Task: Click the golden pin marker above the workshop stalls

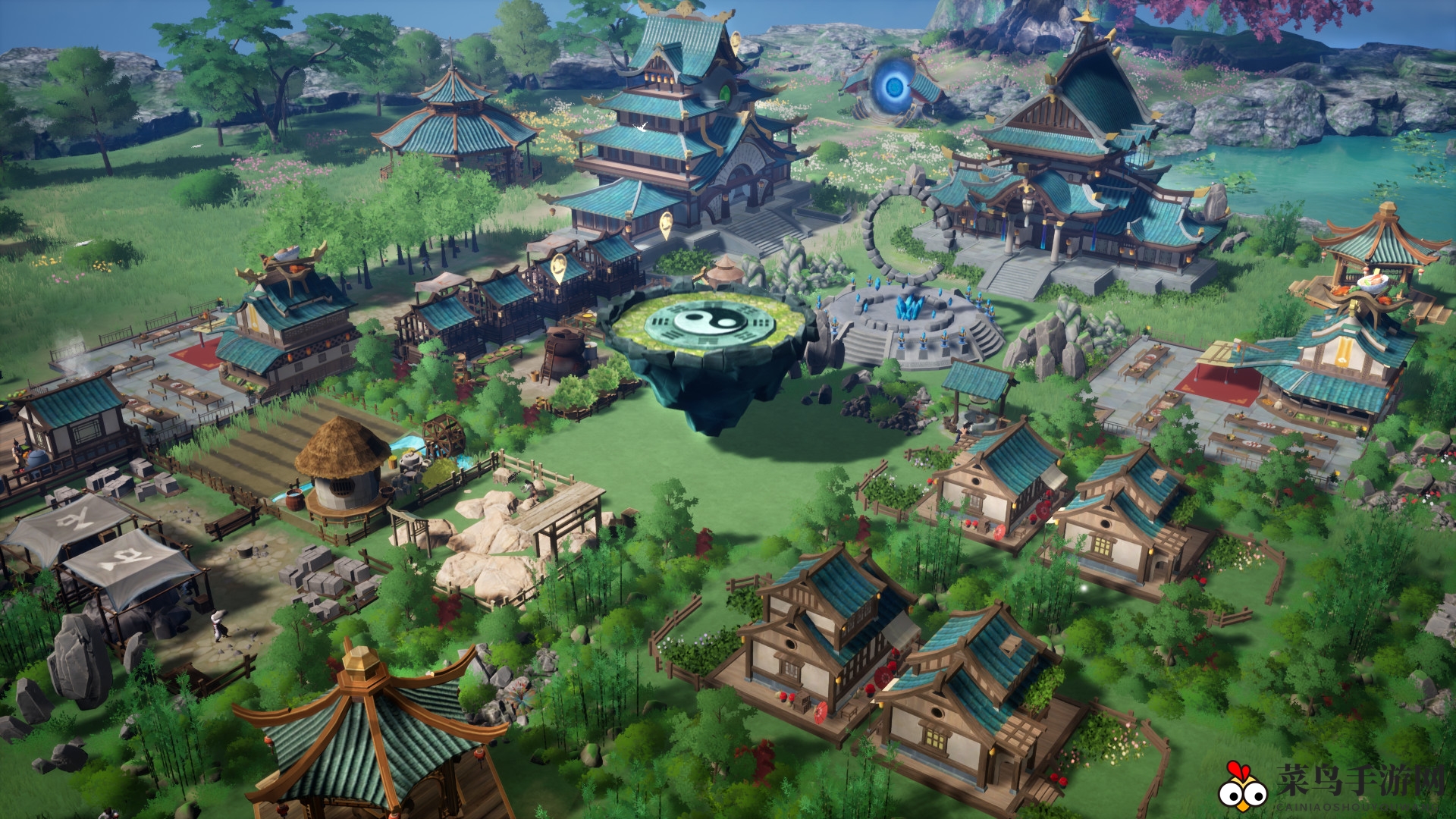Action: [x=559, y=266]
